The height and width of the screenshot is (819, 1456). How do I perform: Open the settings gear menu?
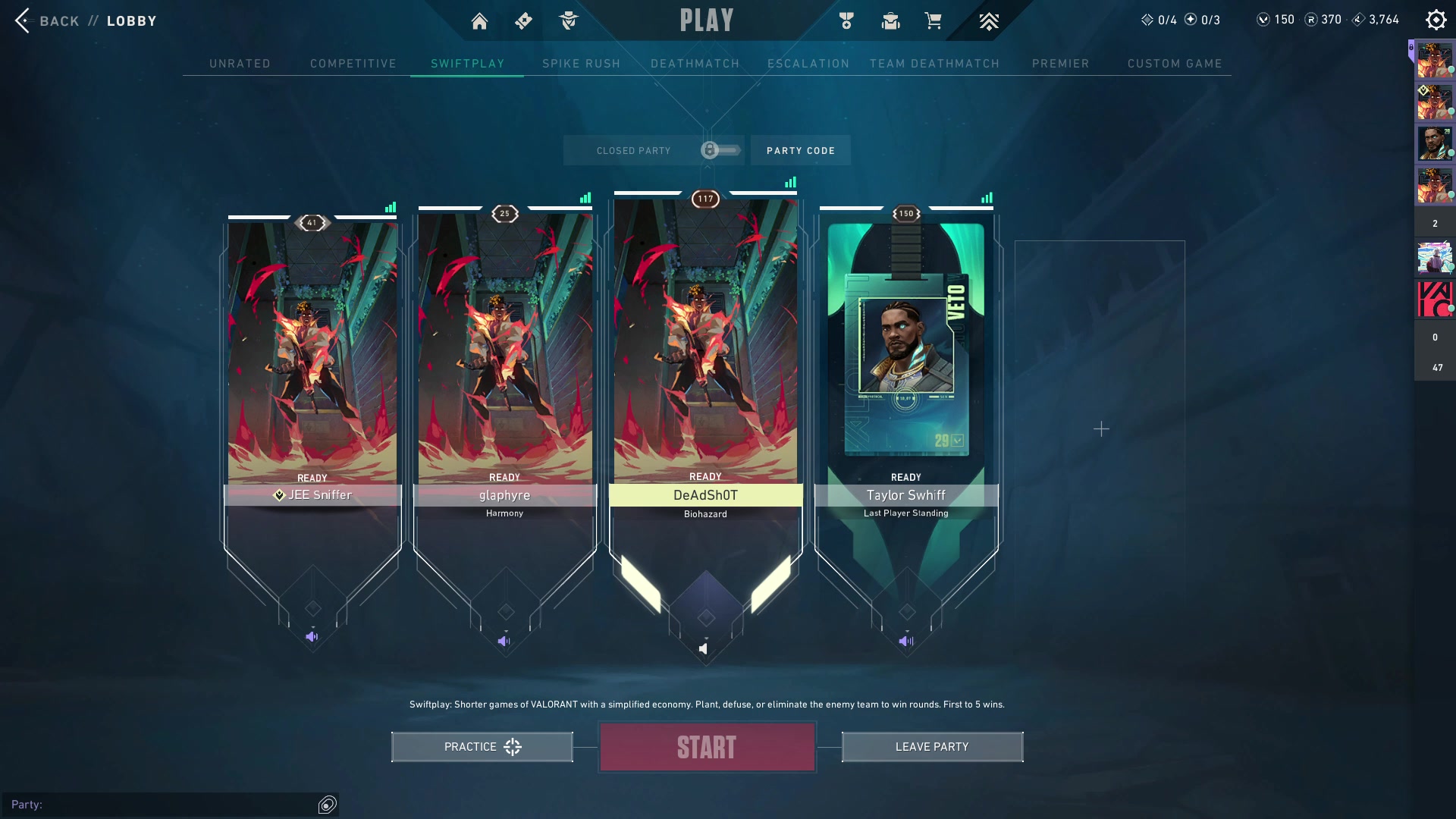(1436, 20)
